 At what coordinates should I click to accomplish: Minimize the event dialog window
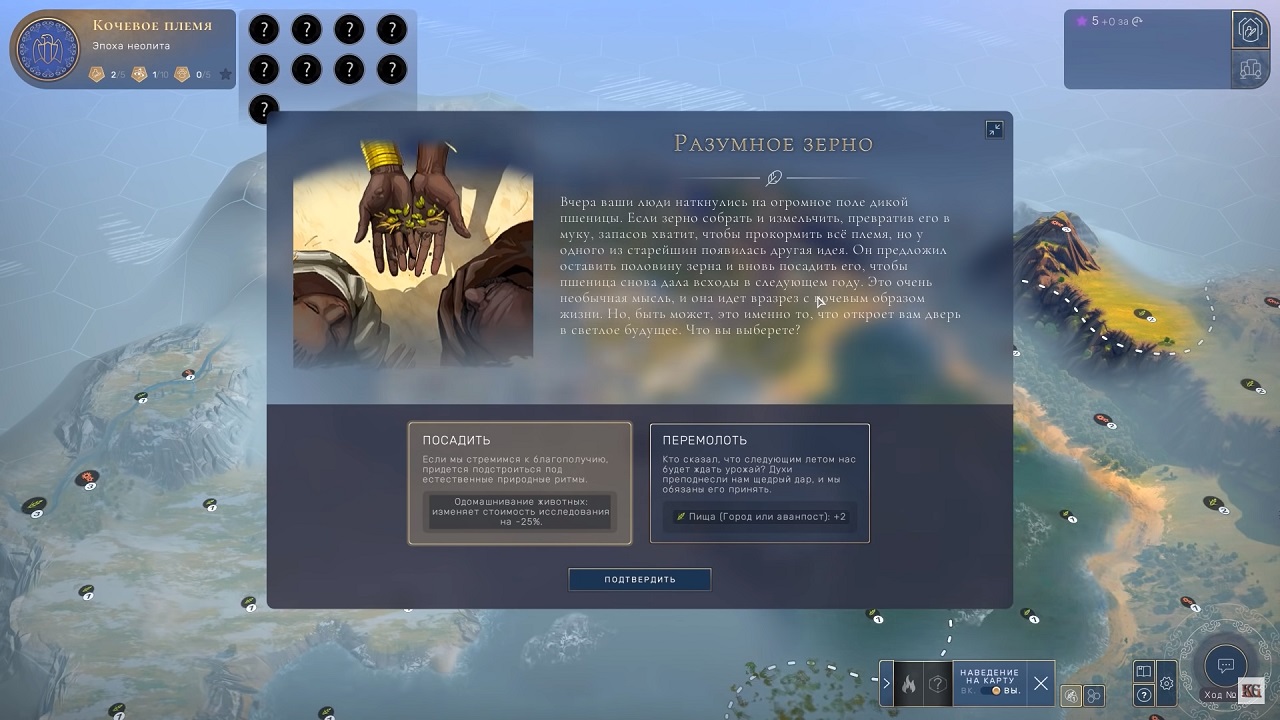coord(994,129)
